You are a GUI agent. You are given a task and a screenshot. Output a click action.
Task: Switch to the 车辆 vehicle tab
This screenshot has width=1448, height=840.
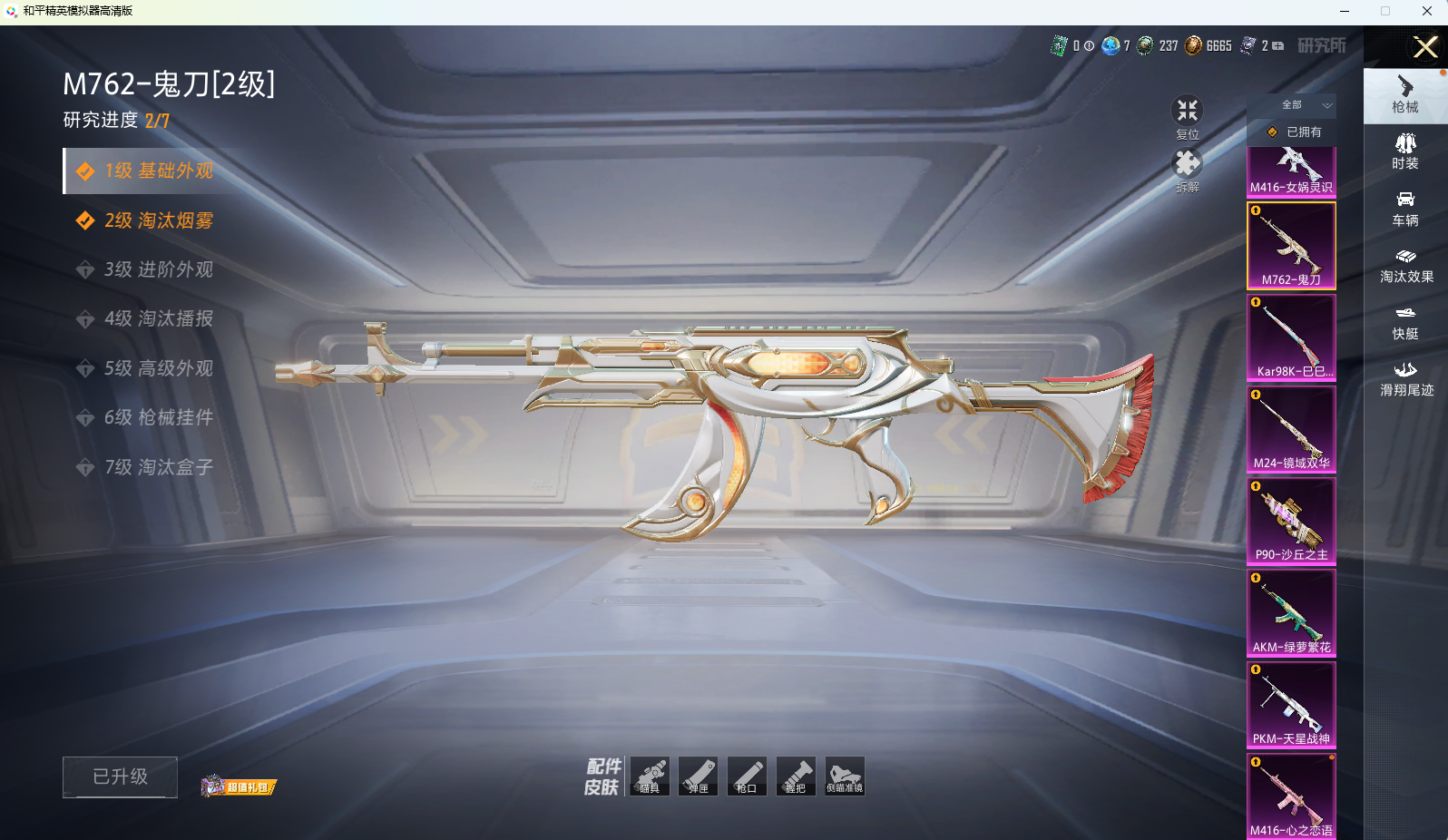[x=1405, y=209]
